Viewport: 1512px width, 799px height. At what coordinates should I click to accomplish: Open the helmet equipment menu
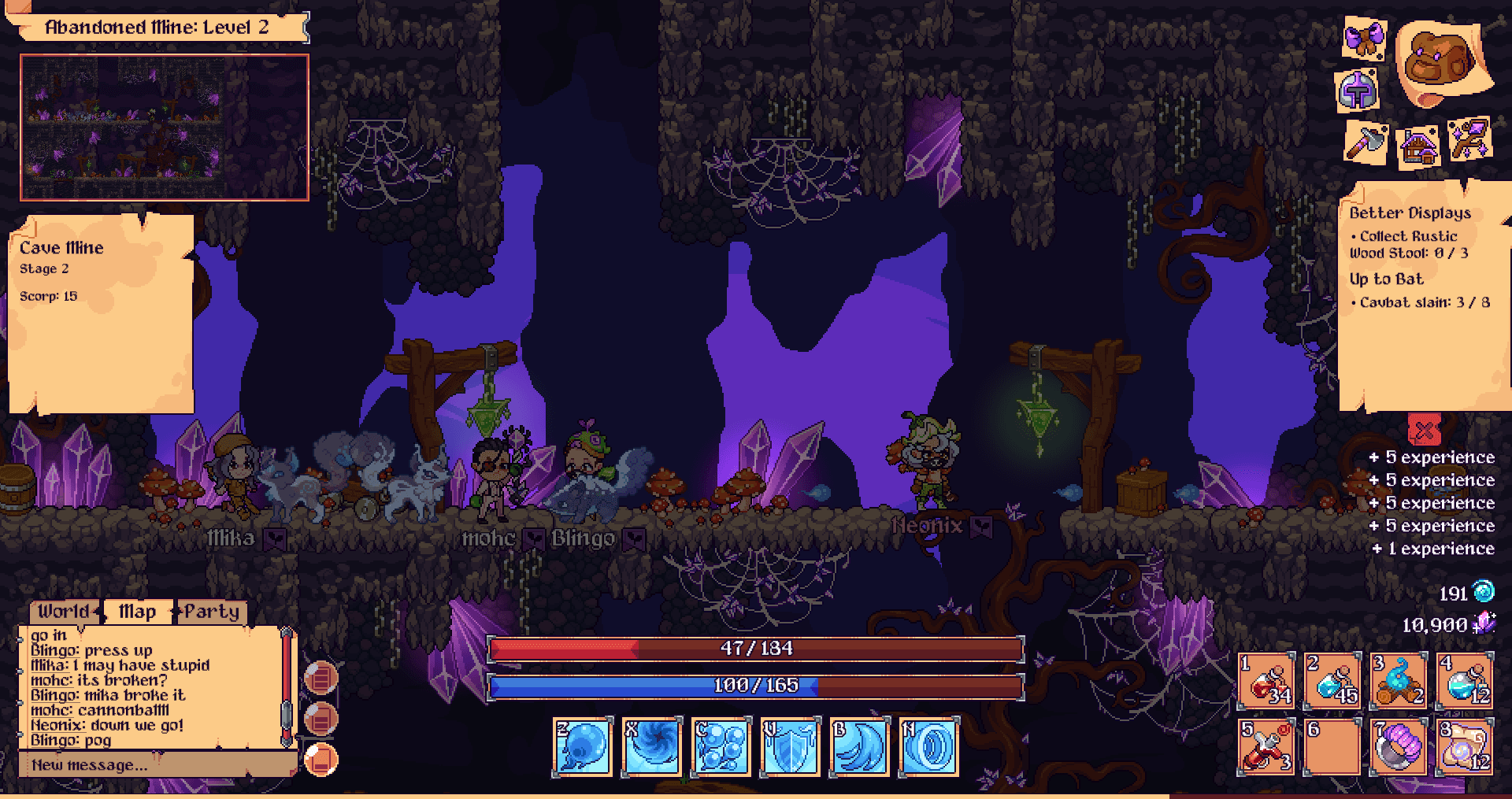[1358, 91]
